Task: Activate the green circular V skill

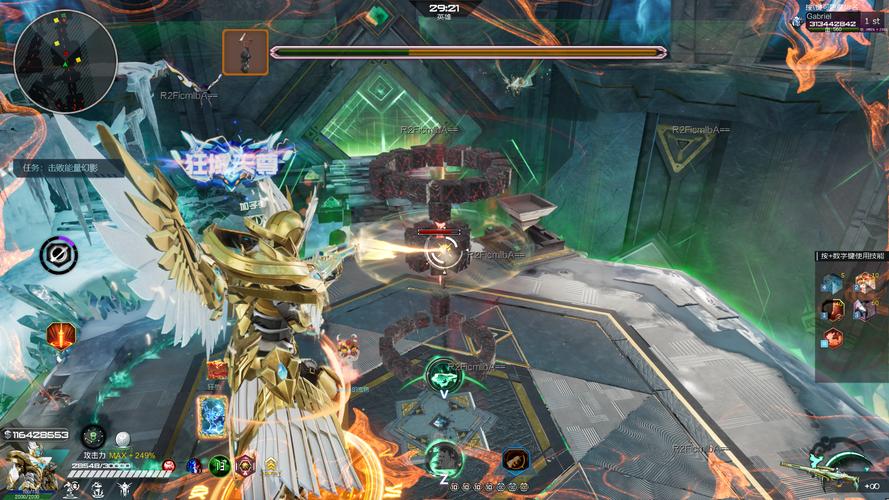Action: tap(442, 375)
